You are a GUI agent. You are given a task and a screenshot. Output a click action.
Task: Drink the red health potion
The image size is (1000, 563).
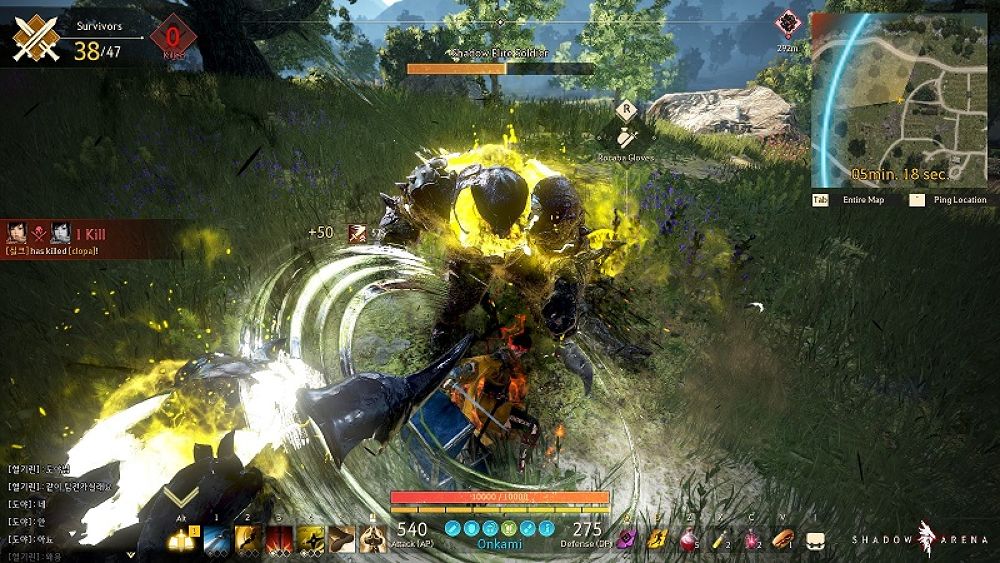point(690,540)
